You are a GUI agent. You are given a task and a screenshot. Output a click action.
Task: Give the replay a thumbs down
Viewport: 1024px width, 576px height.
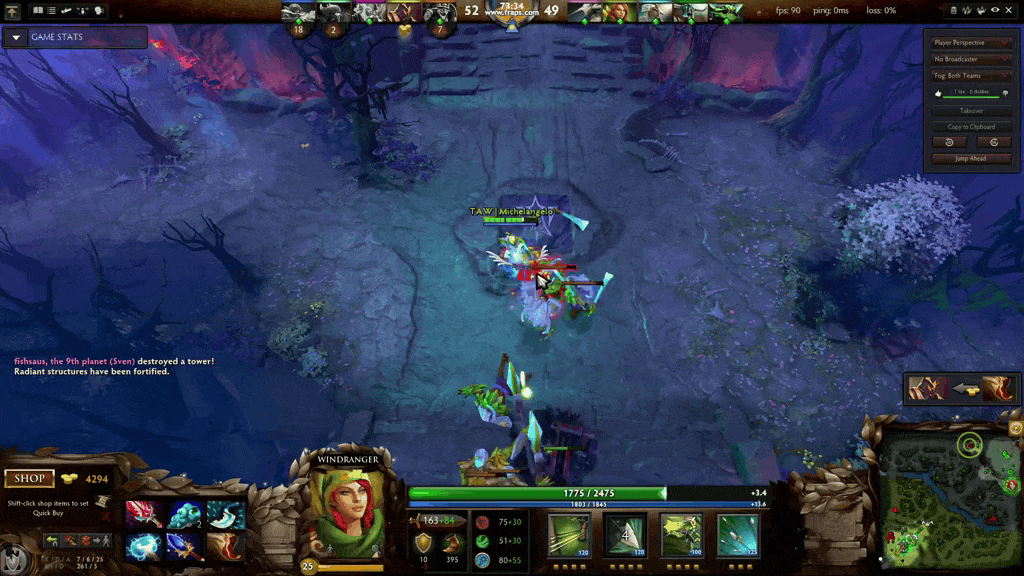pyautogui.click(x=1004, y=93)
